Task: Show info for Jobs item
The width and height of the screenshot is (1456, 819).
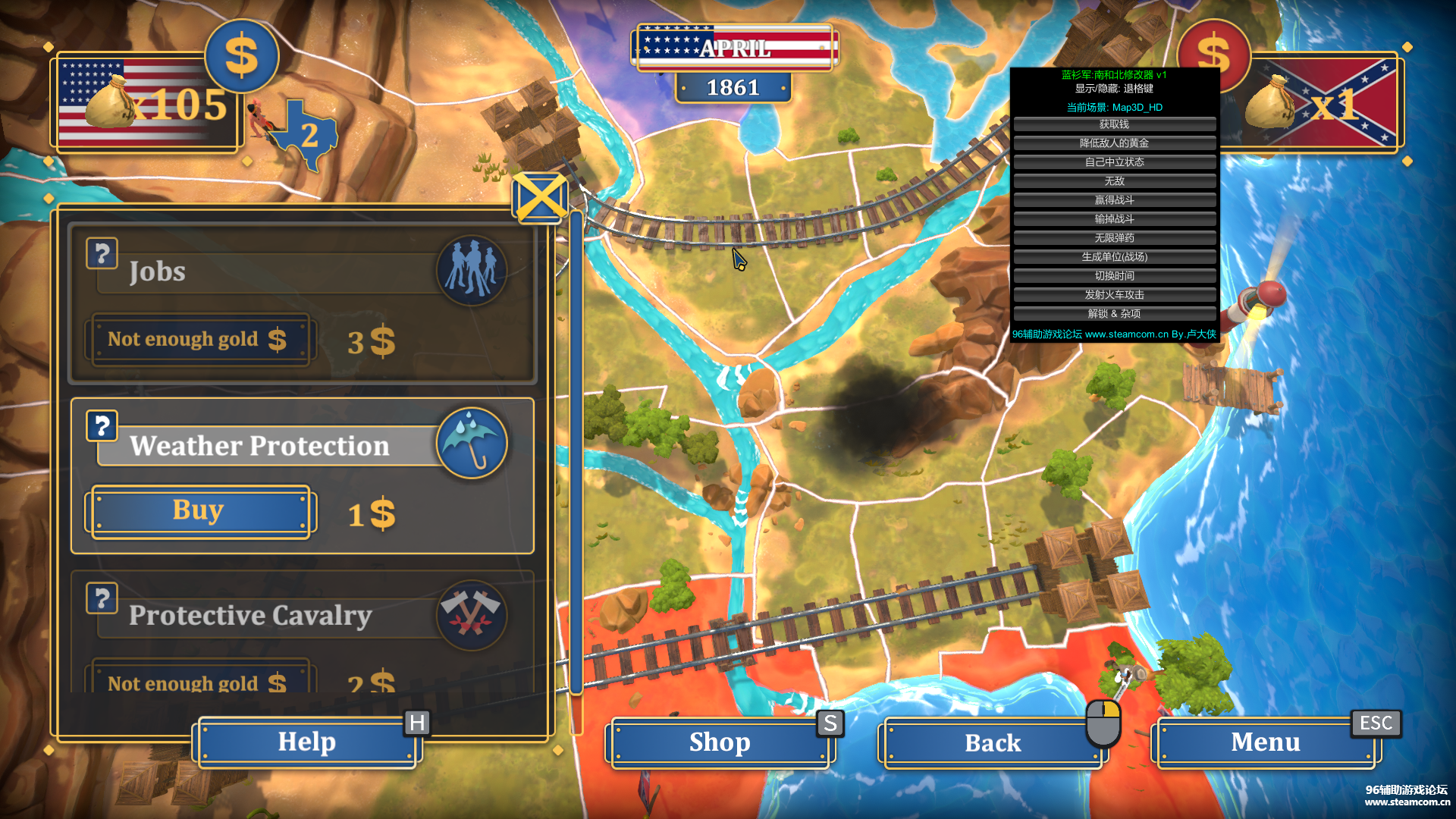Action: [102, 253]
